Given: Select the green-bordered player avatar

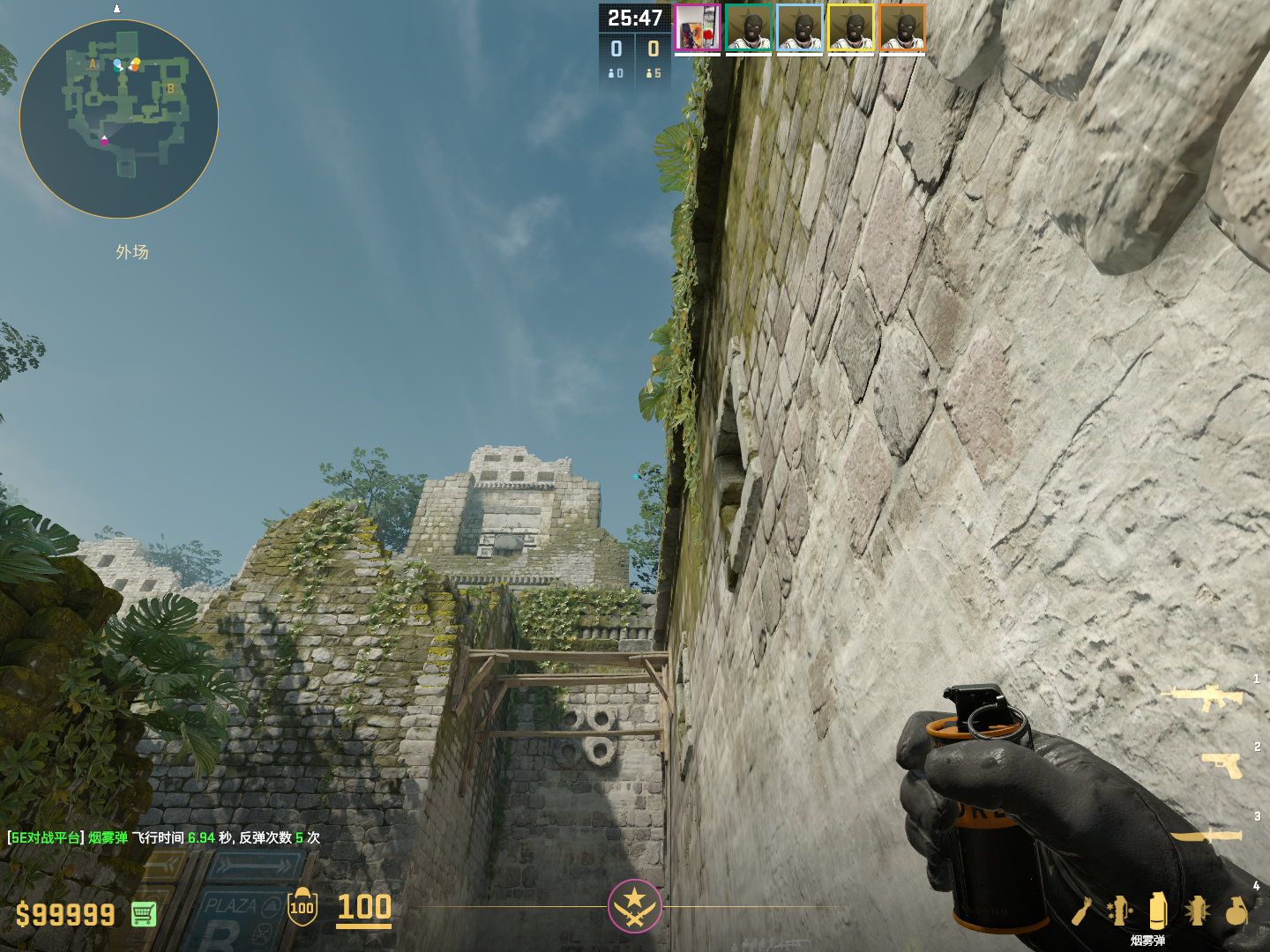Looking at the screenshot, I should click(749, 28).
